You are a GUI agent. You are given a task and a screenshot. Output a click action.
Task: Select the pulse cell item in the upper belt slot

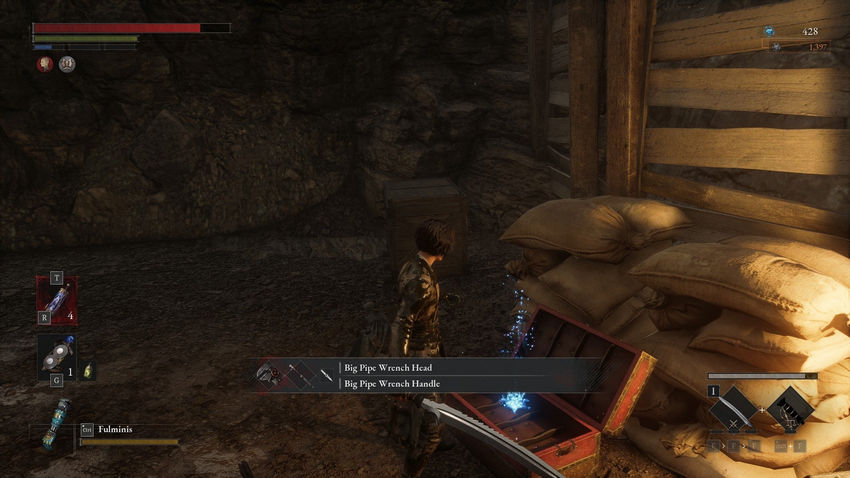[x=56, y=301]
